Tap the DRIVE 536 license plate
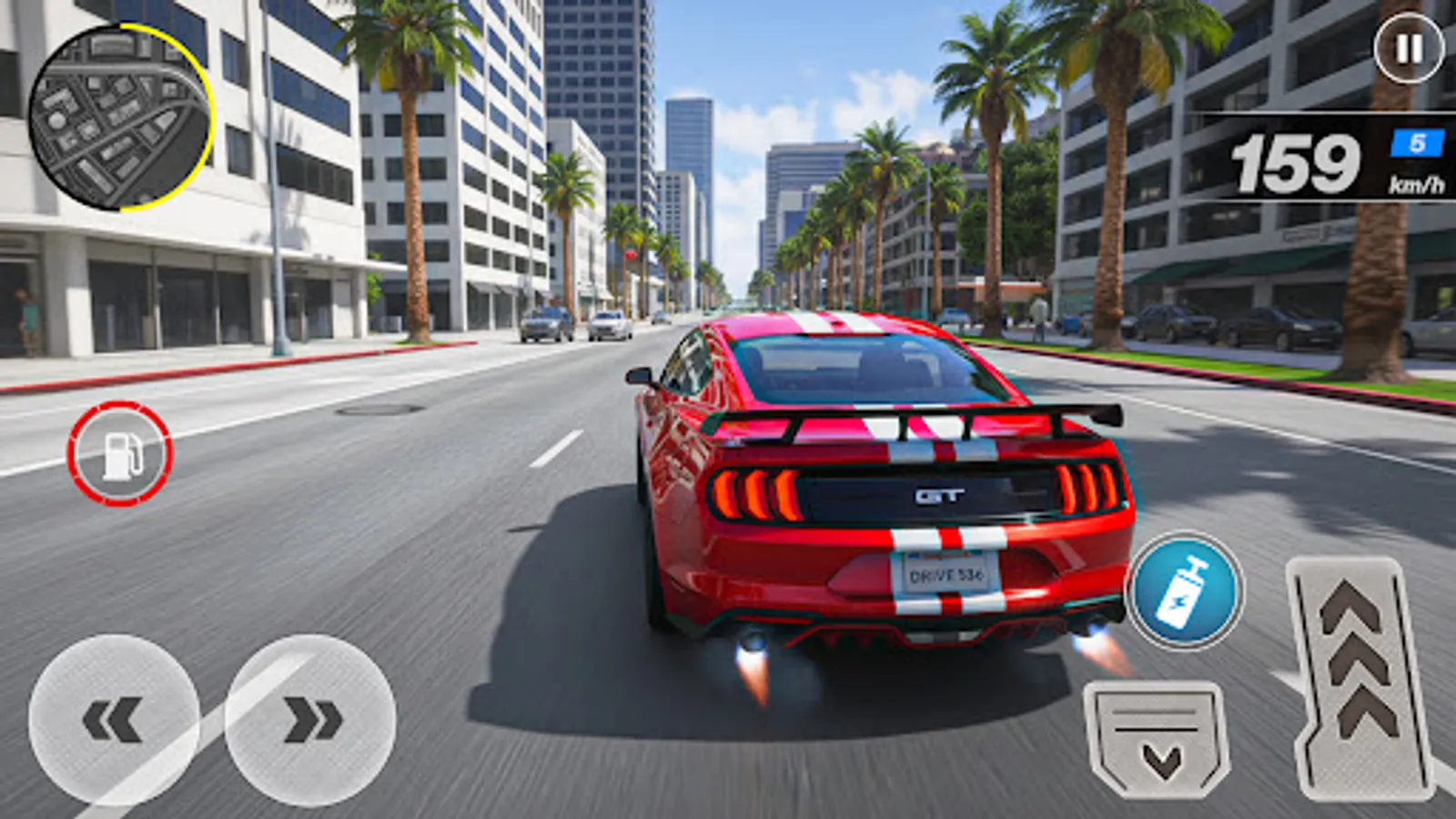This screenshot has height=819, width=1456. [x=946, y=576]
